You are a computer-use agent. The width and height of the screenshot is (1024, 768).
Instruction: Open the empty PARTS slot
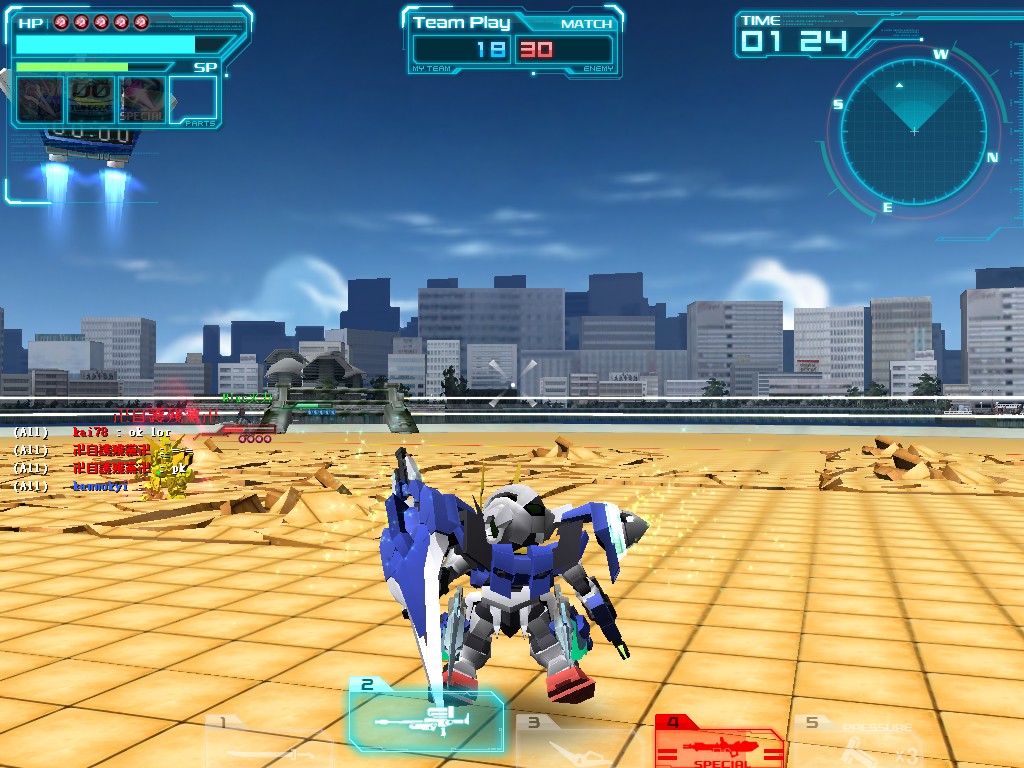tap(193, 100)
